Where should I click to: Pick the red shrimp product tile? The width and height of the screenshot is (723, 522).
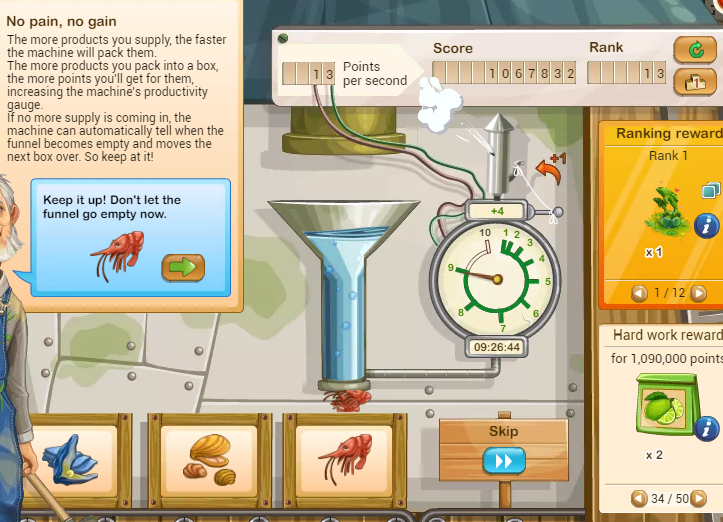344,460
